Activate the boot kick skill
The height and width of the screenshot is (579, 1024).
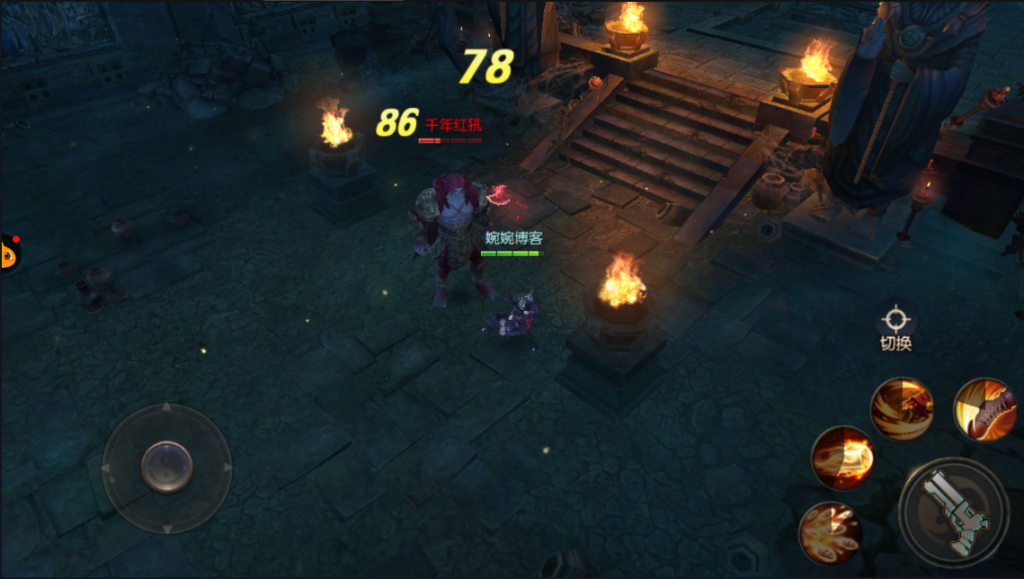tap(984, 408)
